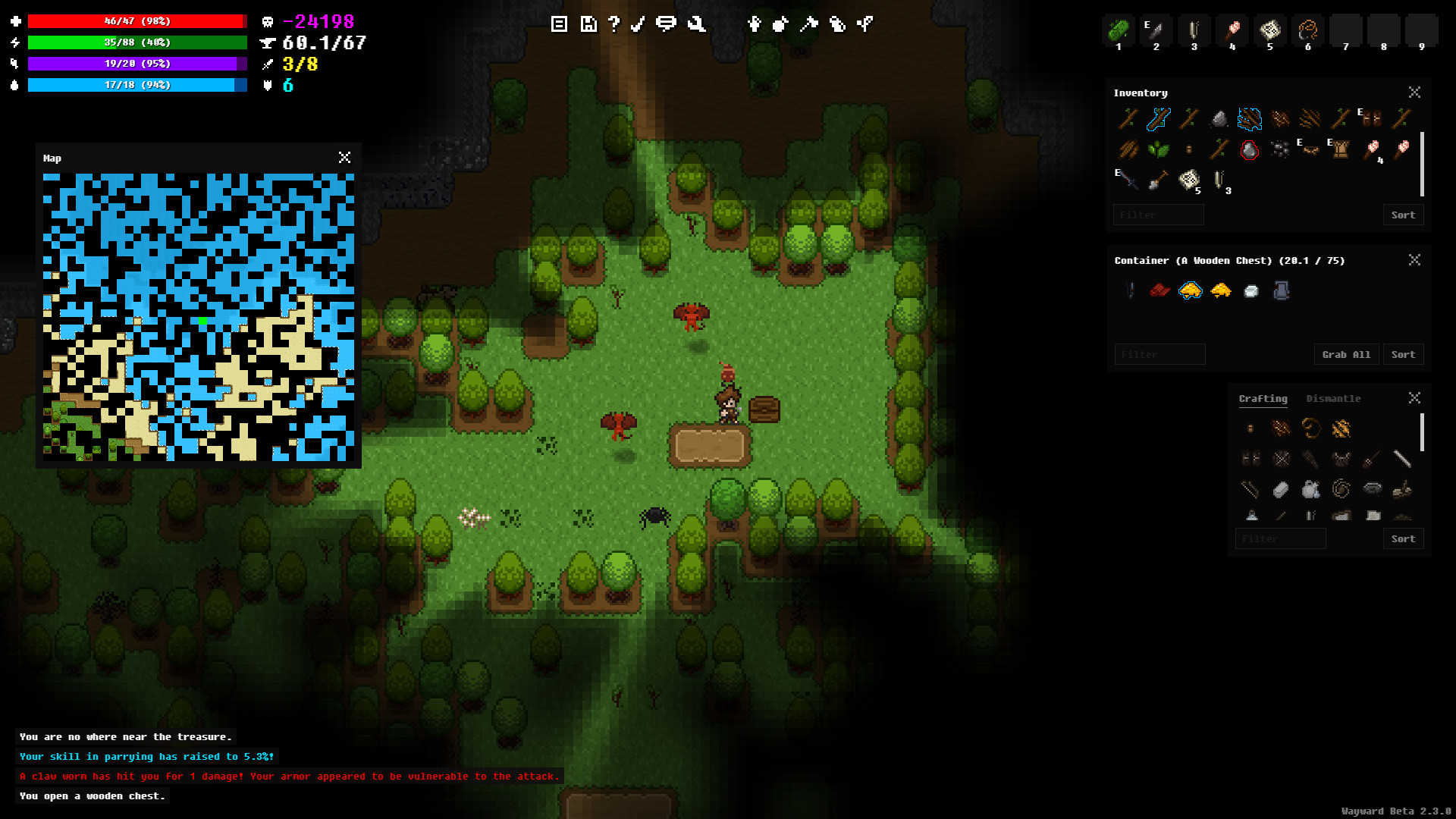1456x819 pixels.
Task: Select the highlighted gold pile in the wooden chest
Action: point(1190,290)
